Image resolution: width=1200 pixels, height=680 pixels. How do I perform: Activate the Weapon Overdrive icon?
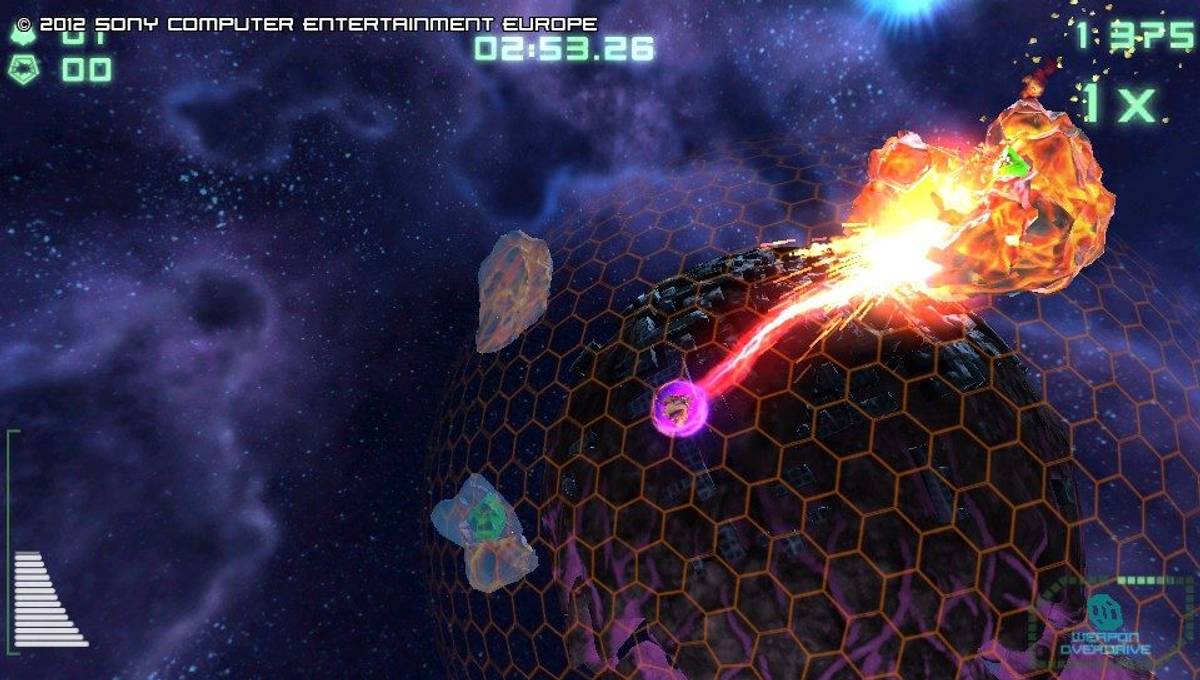1104,610
